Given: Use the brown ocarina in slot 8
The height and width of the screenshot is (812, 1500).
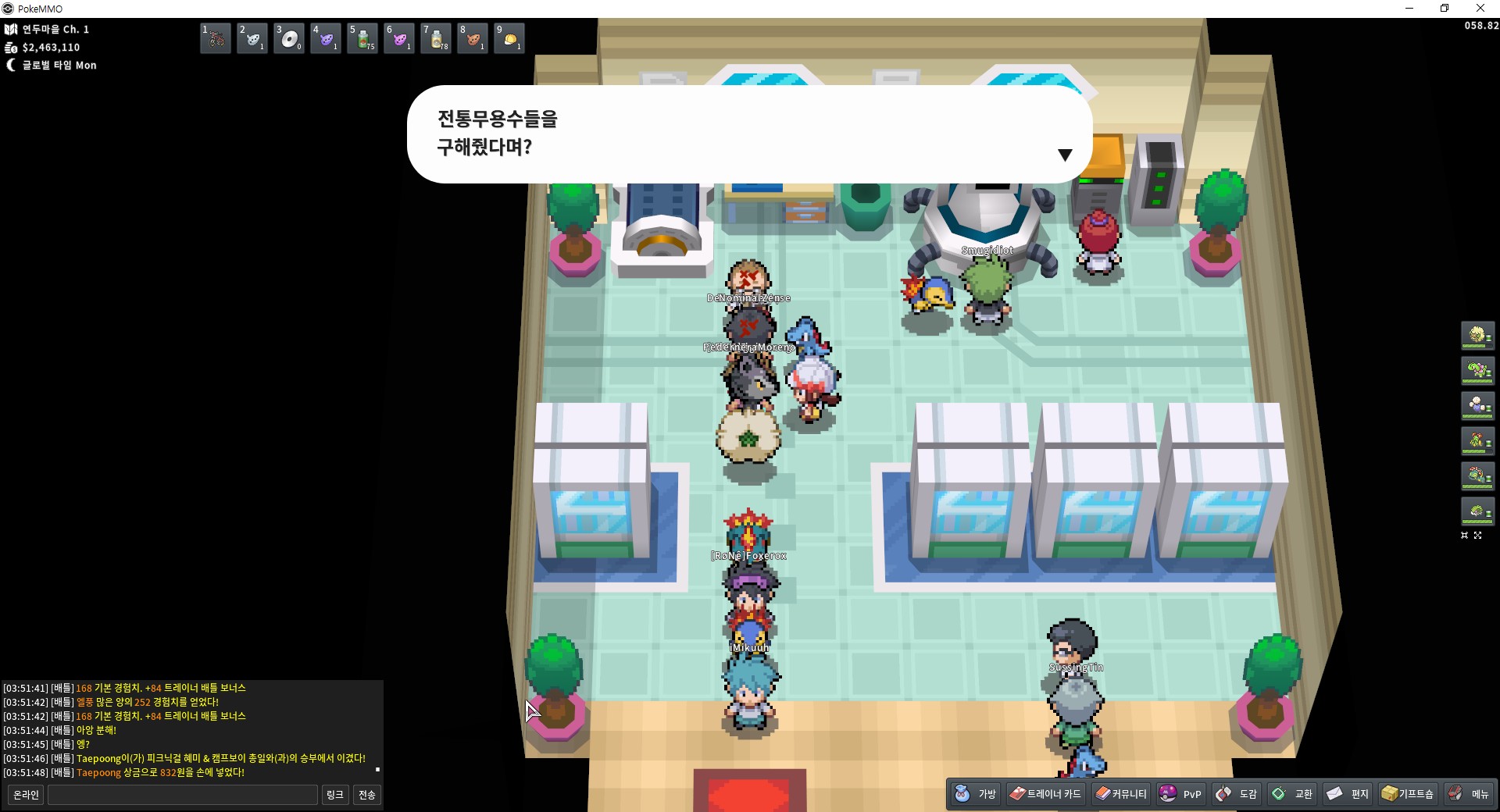Looking at the screenshot, I should click(x=472, y=38).
